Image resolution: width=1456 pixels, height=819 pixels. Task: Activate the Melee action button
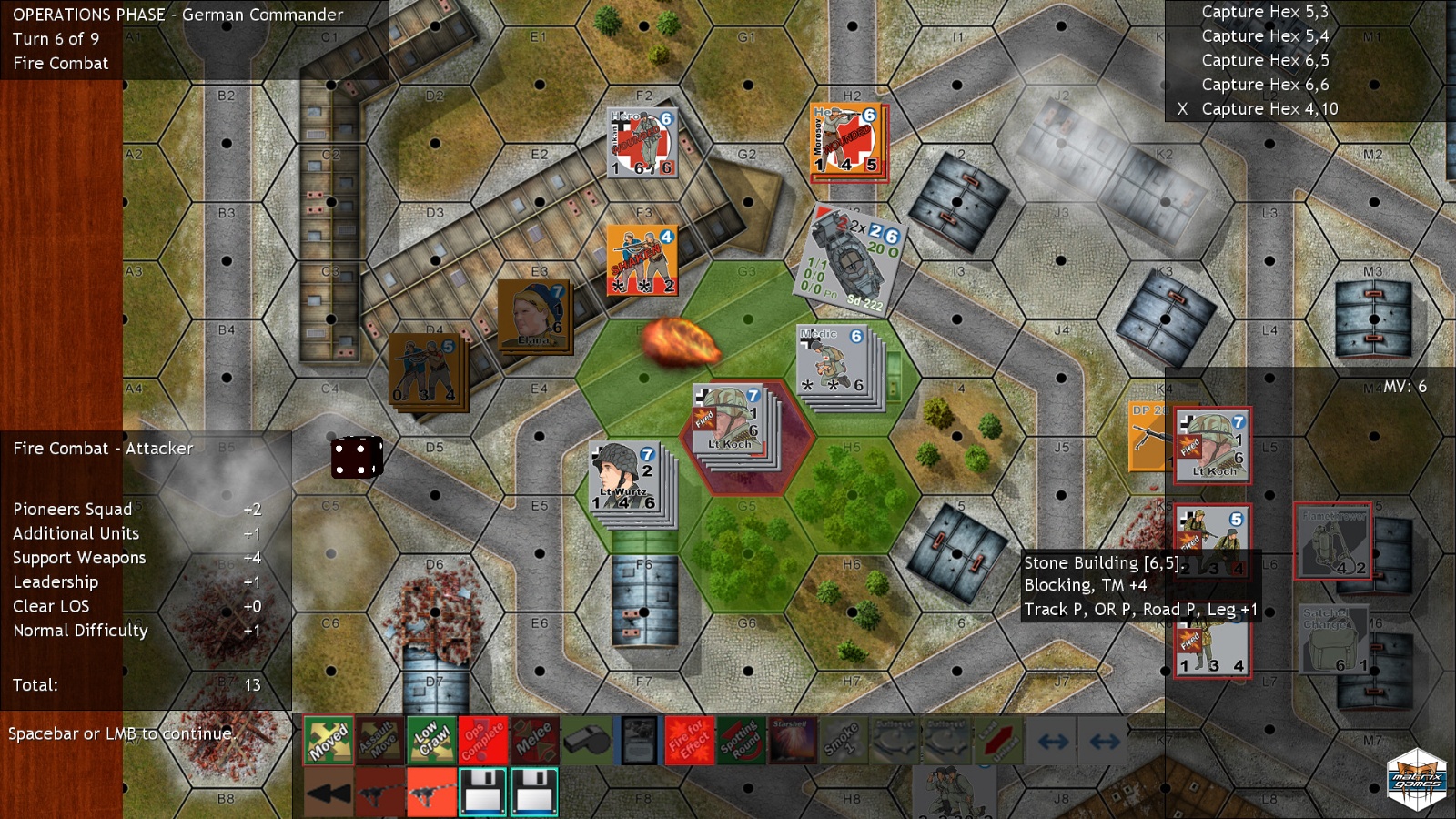[x=534, y=740]
